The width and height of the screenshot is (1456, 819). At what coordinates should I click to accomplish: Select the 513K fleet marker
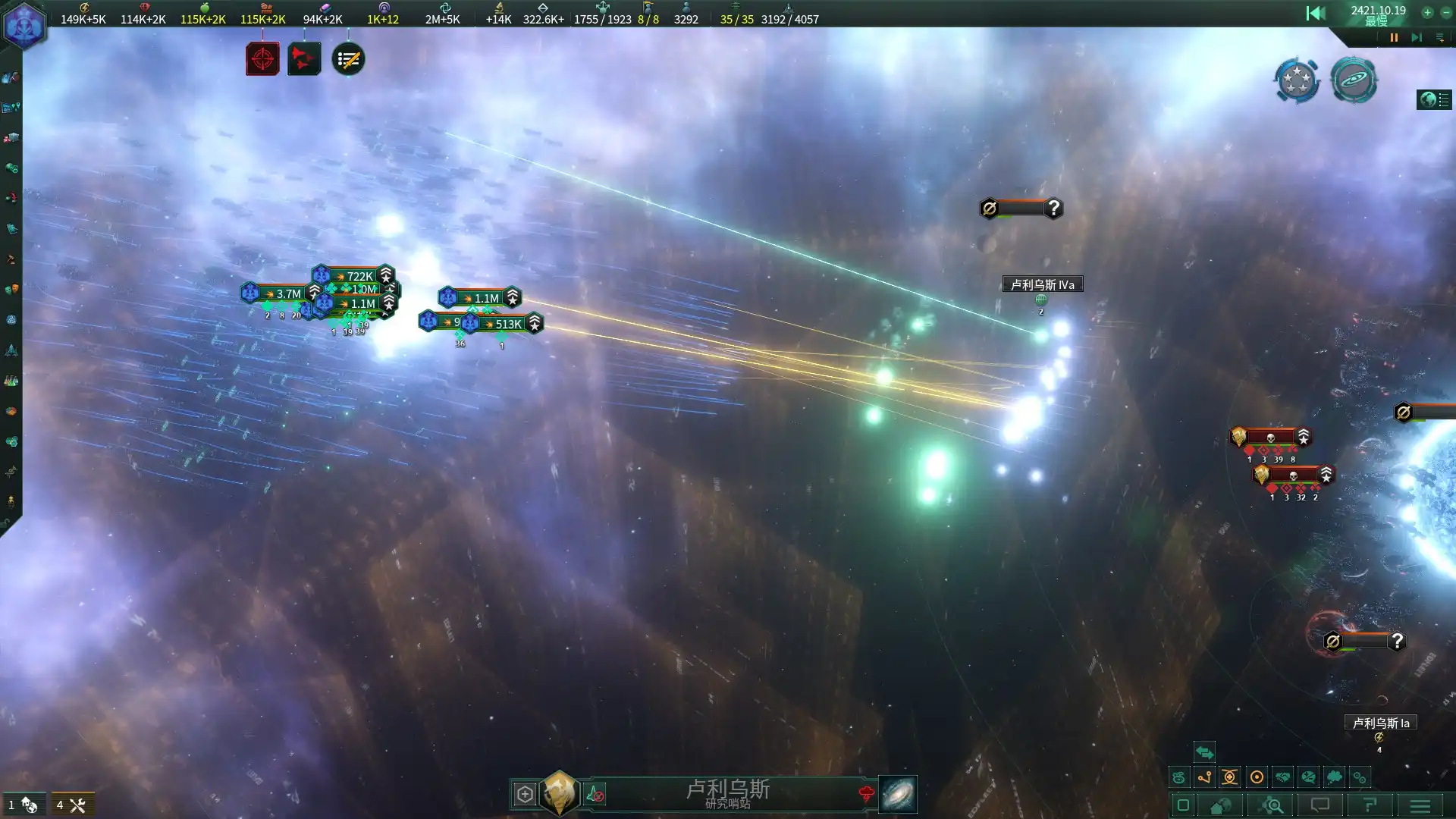(504, 324)
